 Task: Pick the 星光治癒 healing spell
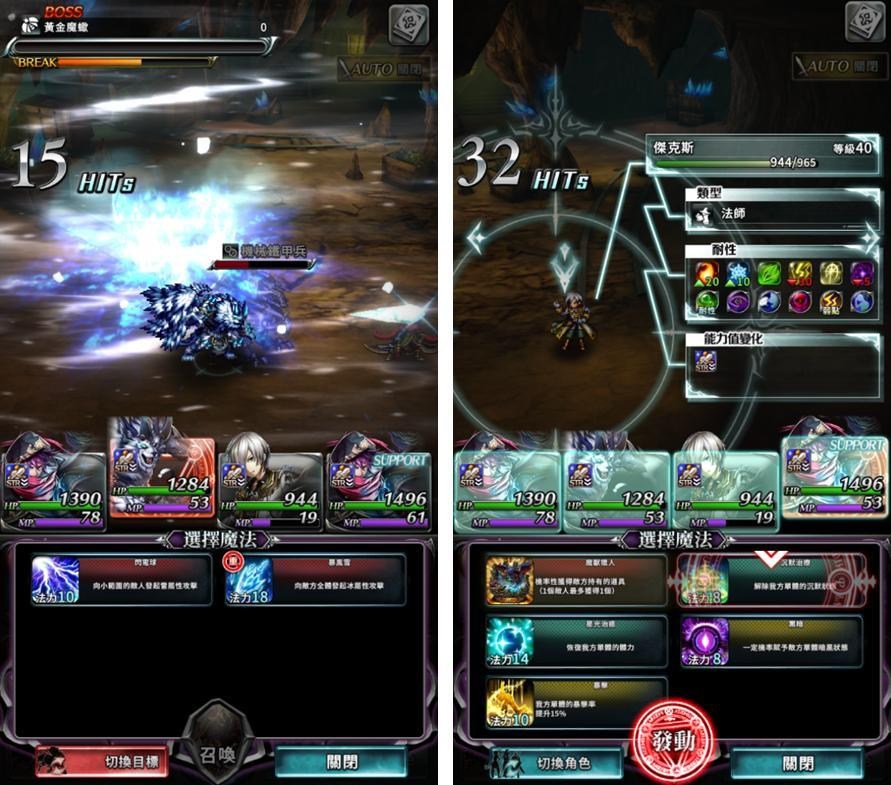click(x=575, y=641)
